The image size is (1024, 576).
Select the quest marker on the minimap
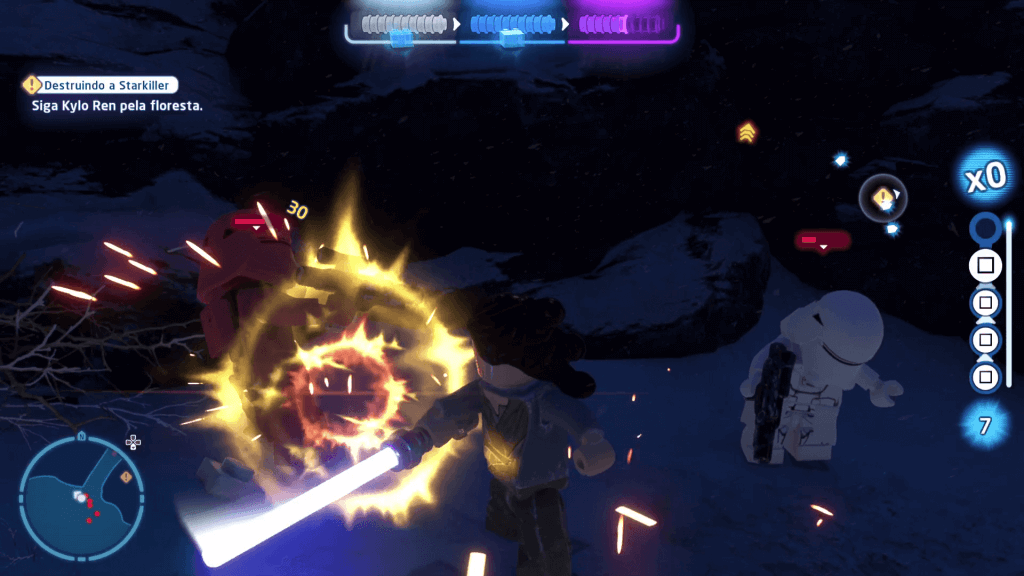126,477
